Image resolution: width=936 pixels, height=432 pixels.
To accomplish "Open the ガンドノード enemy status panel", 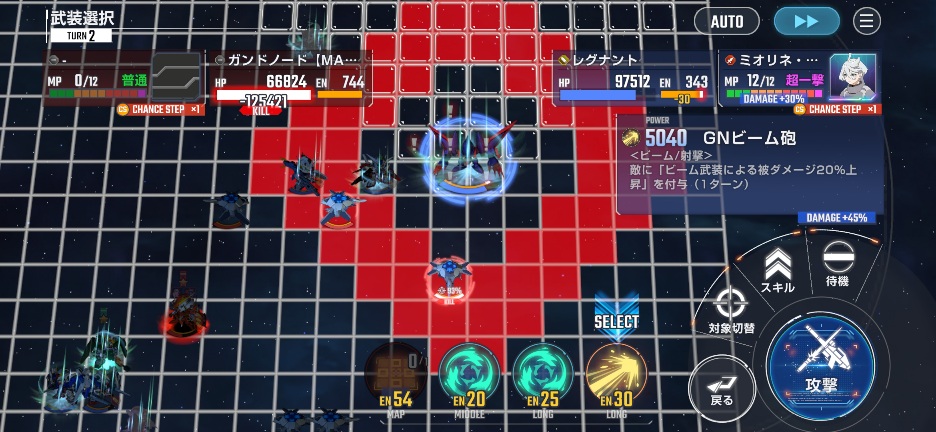I will pos(290,78).
